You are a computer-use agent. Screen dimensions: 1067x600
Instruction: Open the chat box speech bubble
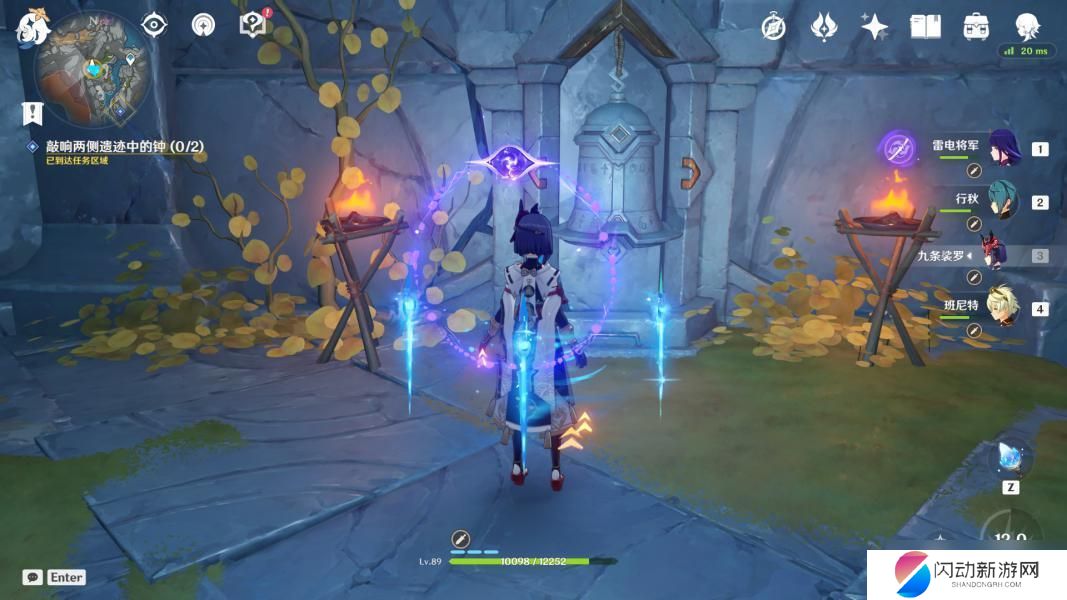[33, 577]
